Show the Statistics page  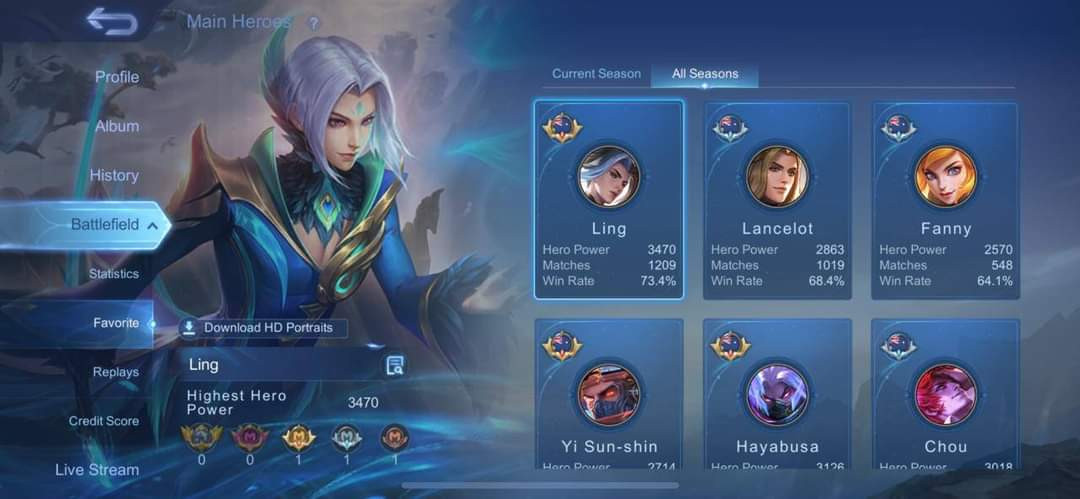point(114,274)
